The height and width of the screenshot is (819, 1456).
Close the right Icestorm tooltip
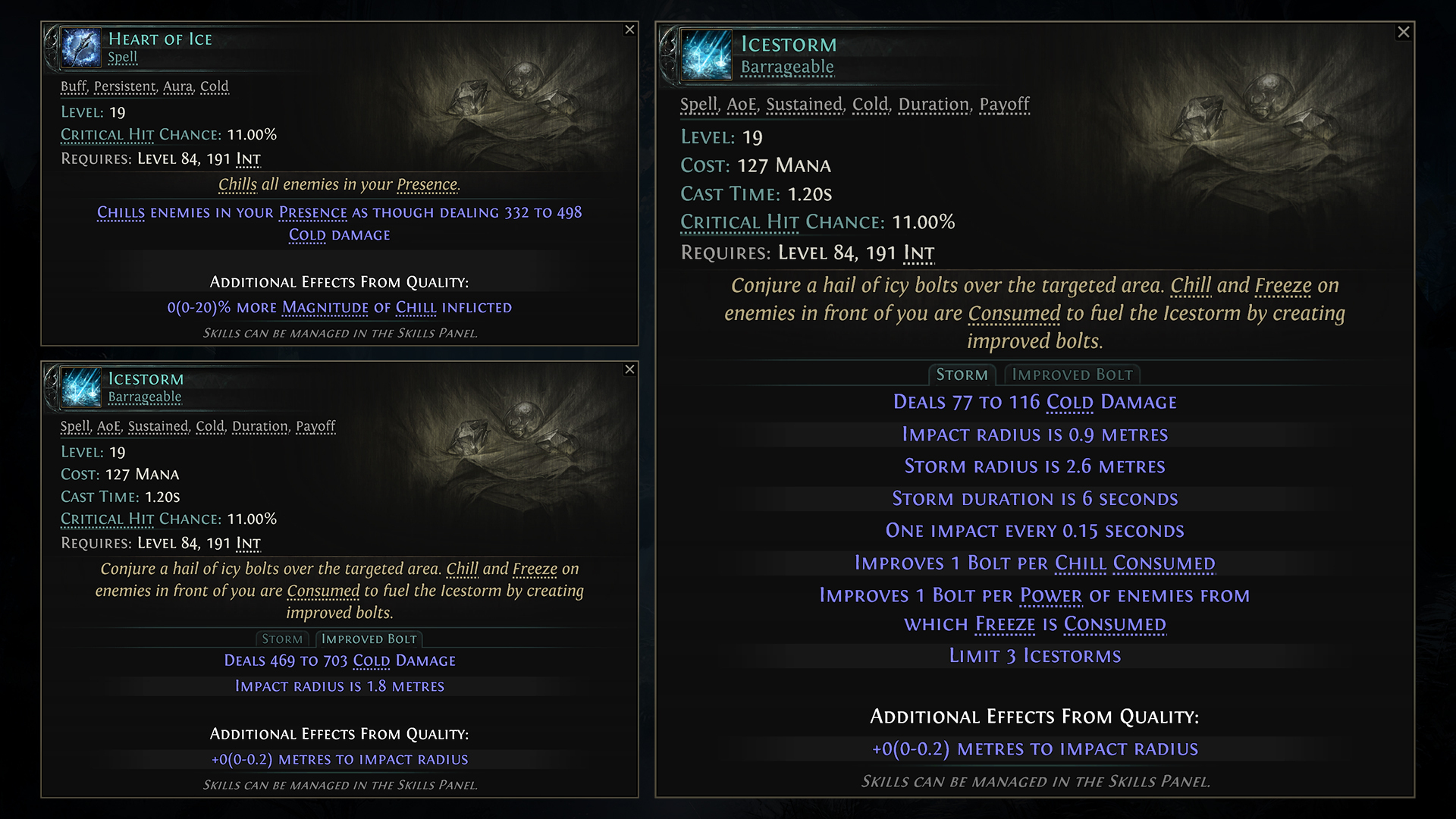pyautogui.click(x=1404, y=32)
